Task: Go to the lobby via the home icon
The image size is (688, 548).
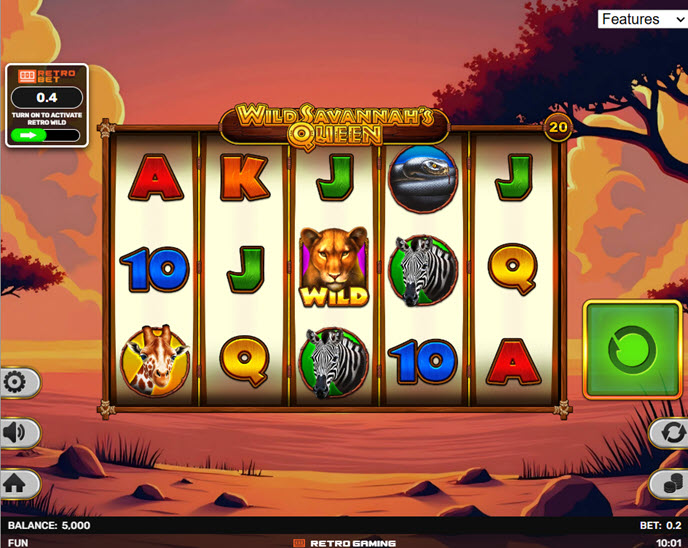Action: click(17, 484)
